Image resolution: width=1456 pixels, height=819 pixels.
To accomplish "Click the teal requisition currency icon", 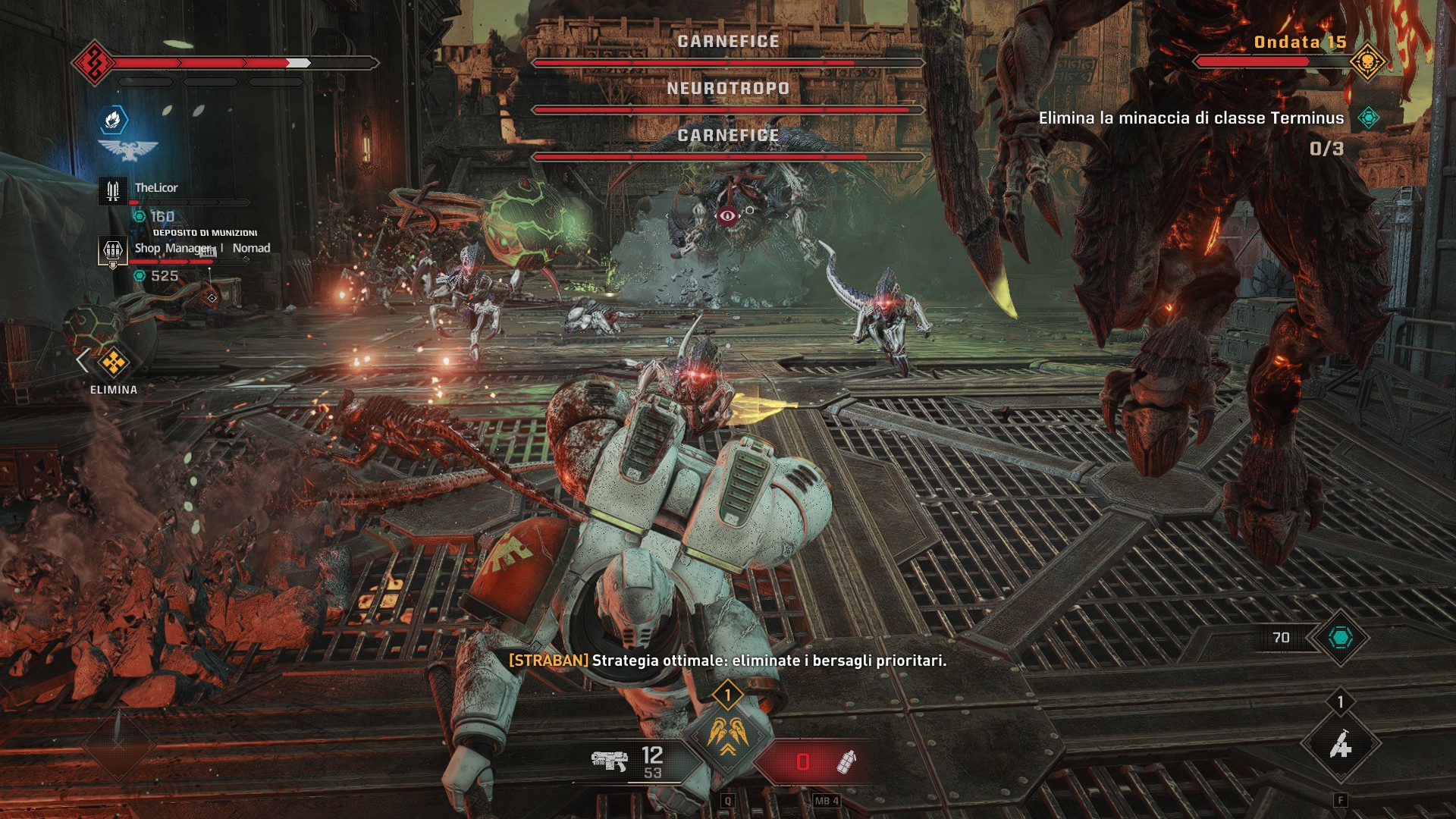I will pyautogui.click(x=1340, y=638).
